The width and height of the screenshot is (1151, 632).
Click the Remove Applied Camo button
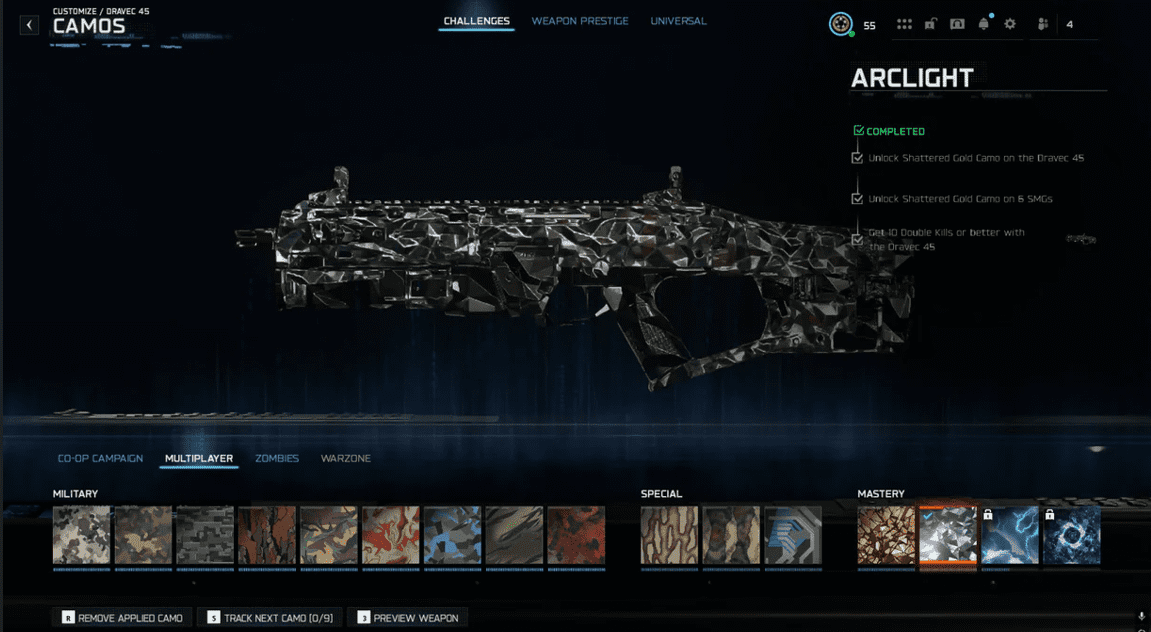click(x=122, y=618)
